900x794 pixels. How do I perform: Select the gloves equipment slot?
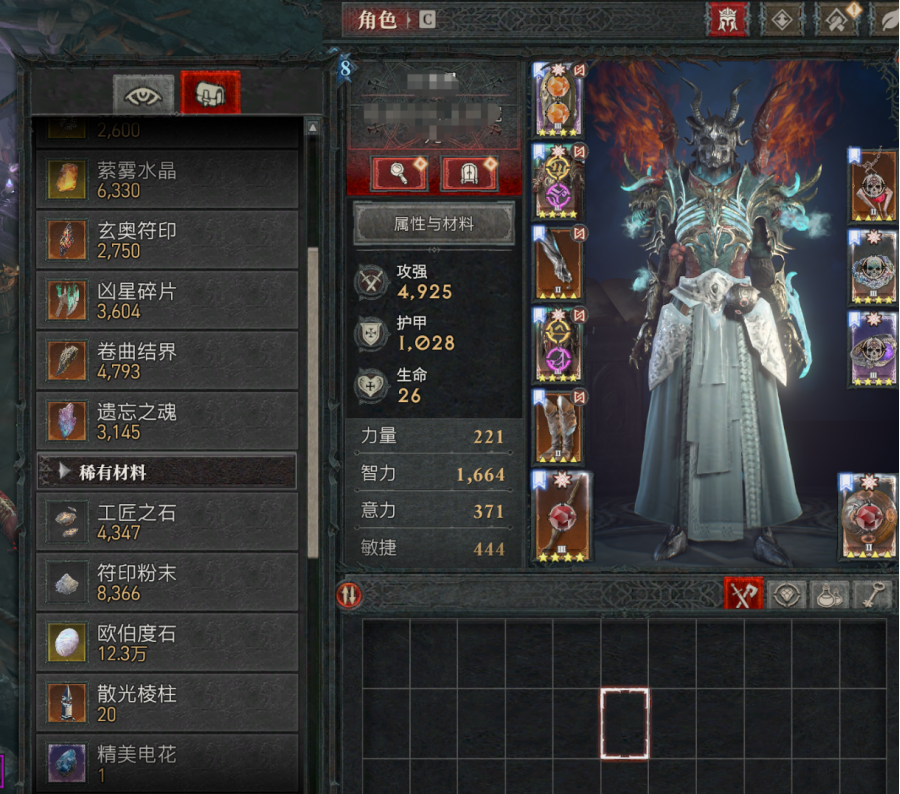pos(559,264)
